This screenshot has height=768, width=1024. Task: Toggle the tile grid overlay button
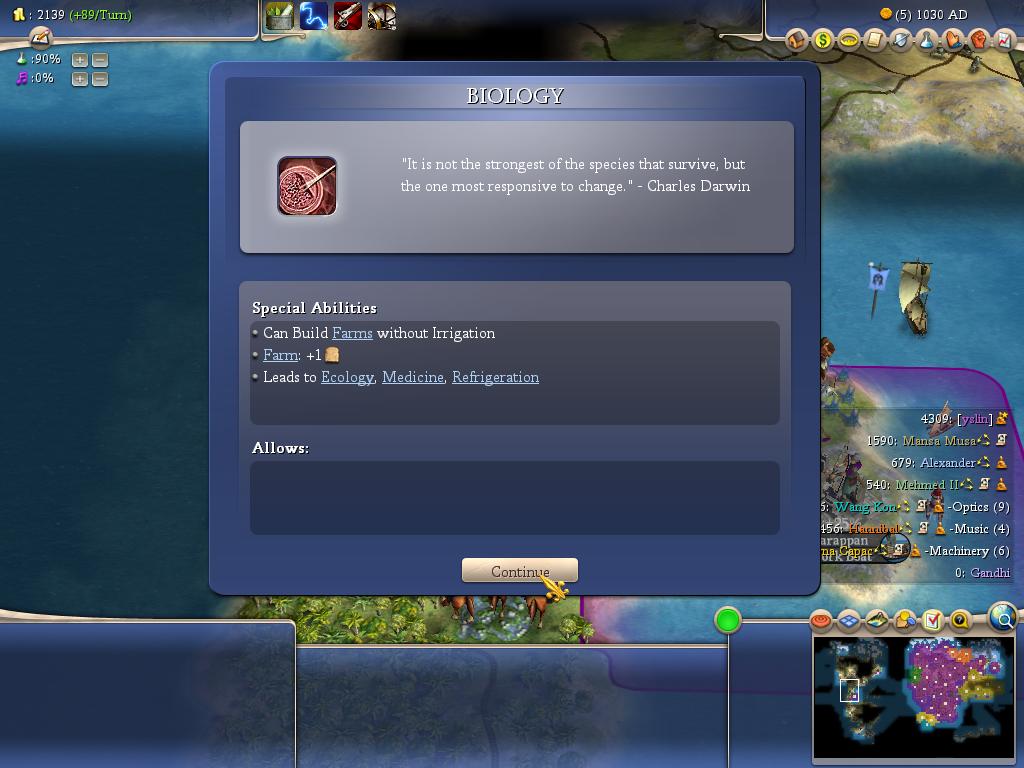pyautogui.click(x=849, y=621)
